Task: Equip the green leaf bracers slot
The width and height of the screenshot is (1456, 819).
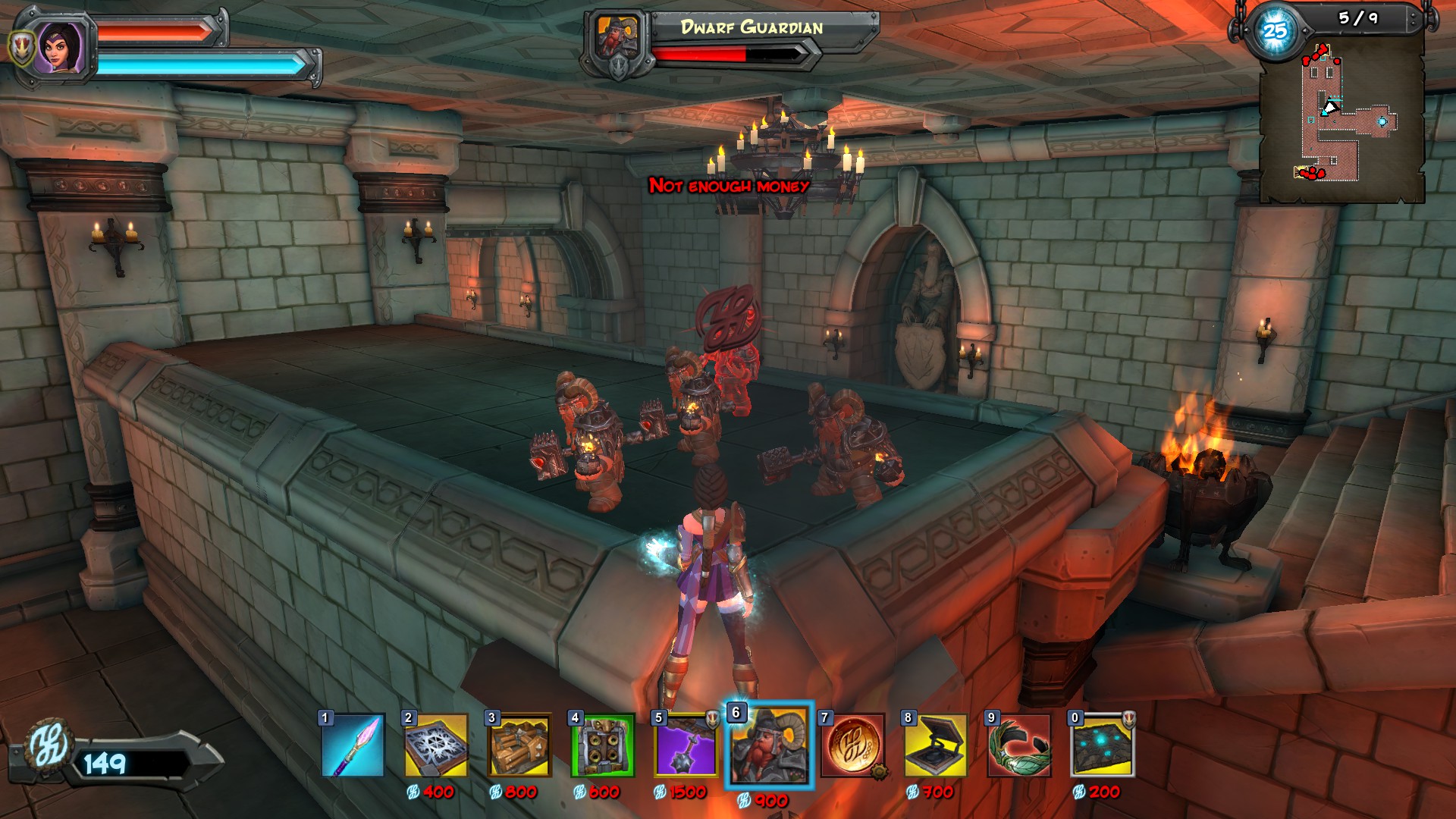Action: point(1020,745)
